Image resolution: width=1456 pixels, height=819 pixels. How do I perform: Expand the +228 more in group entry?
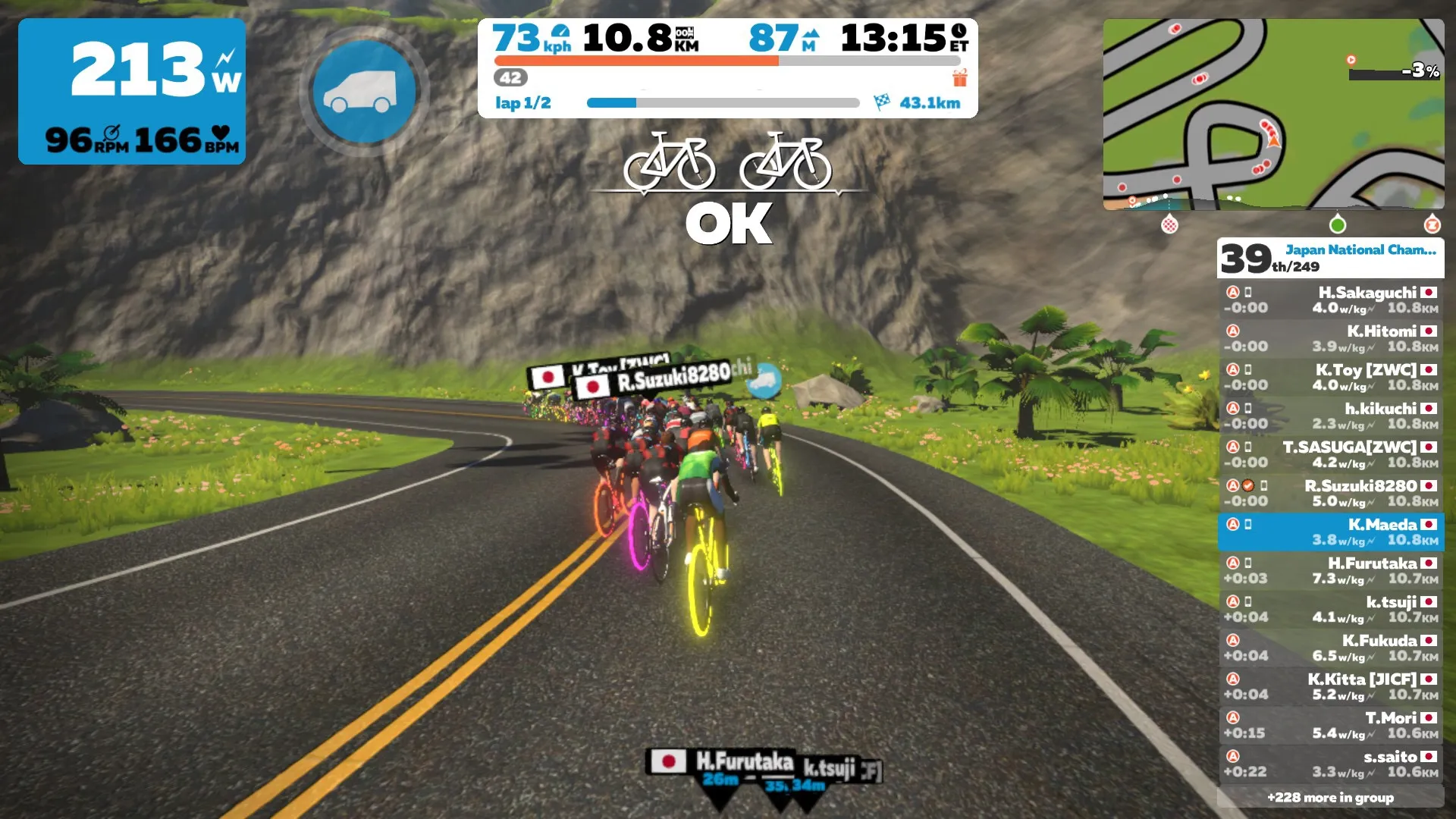(x=1330, y=798)
